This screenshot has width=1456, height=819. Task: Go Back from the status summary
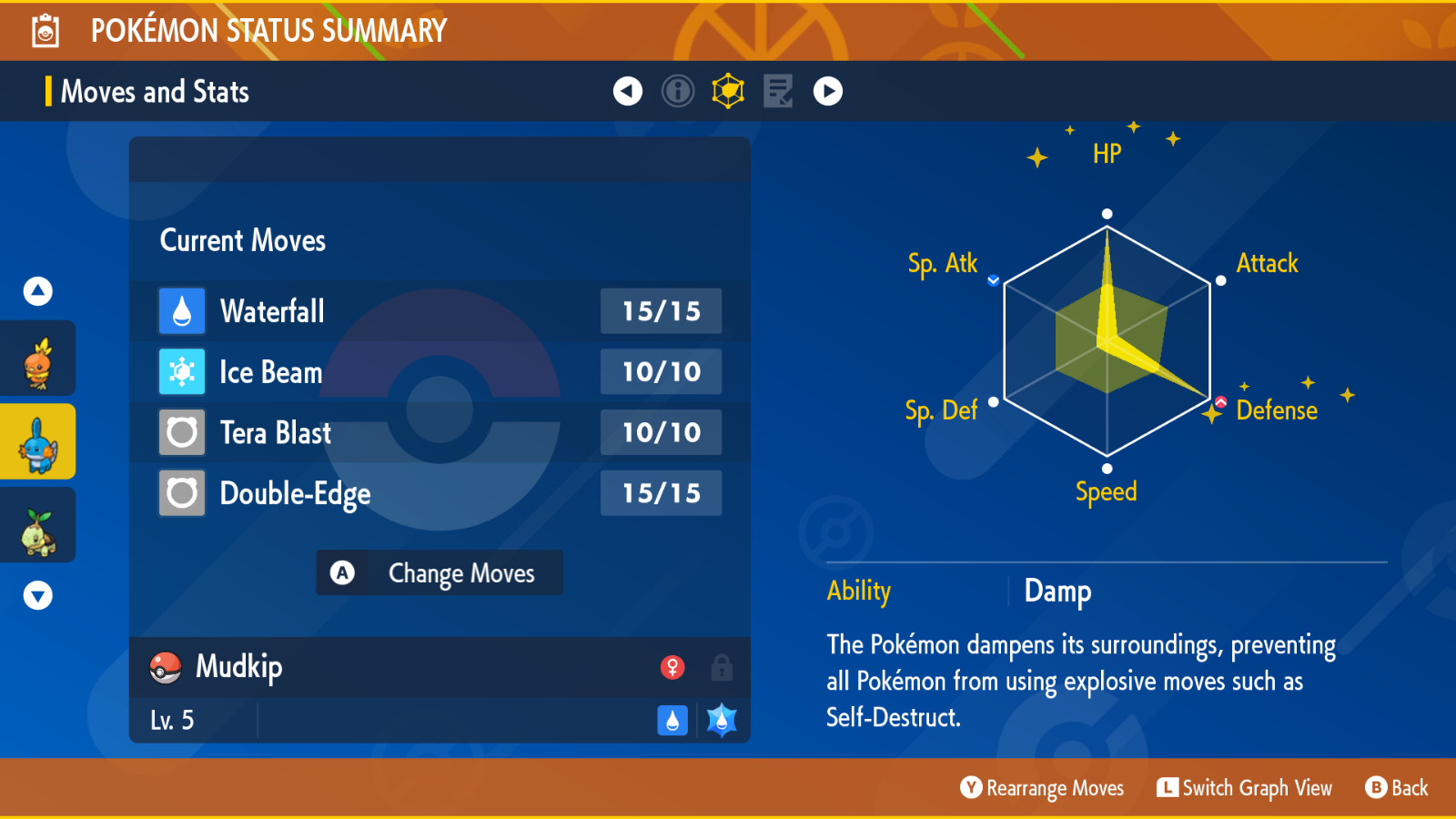1397,788
